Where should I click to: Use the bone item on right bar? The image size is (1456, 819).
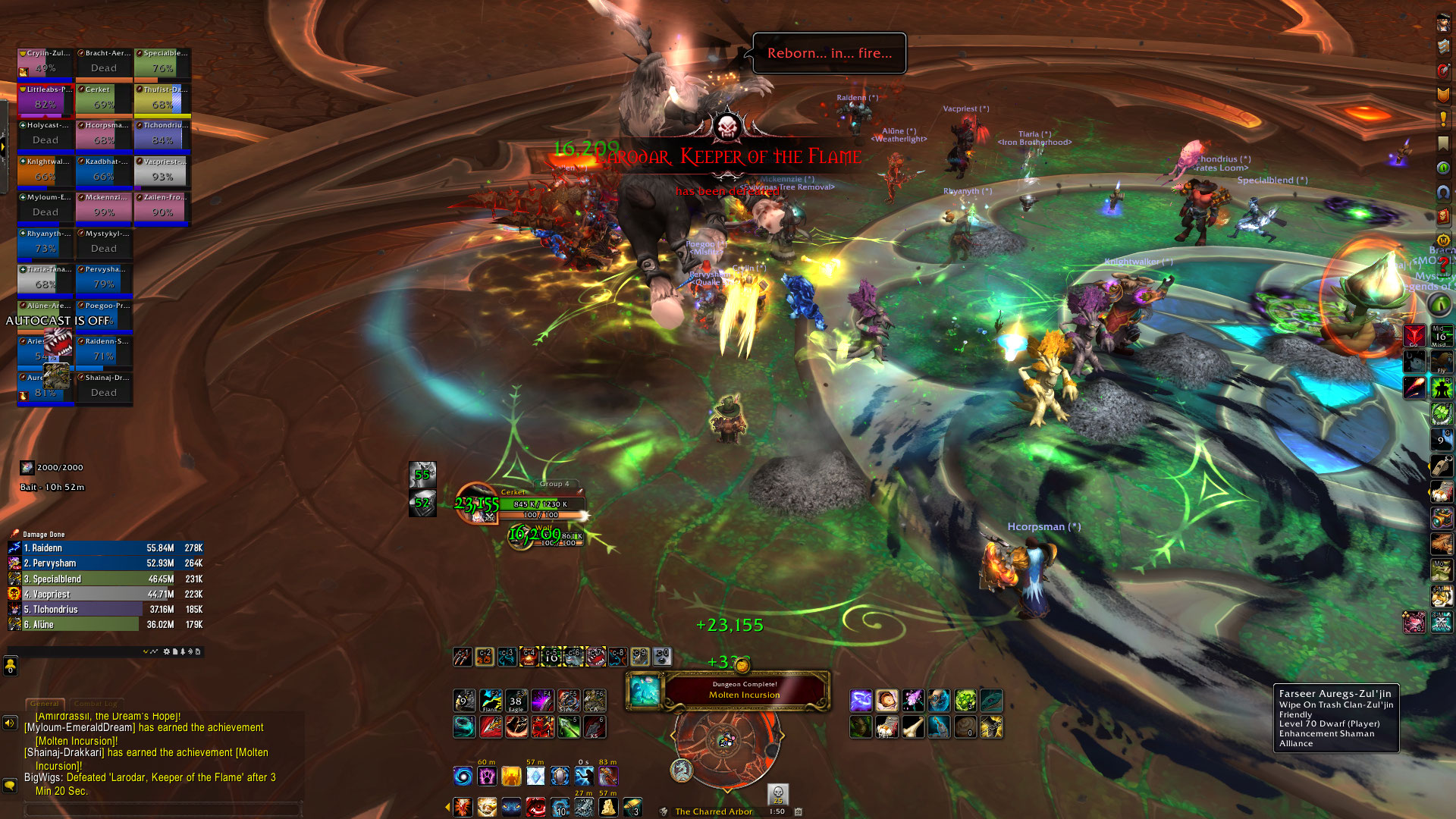(913, 728)
